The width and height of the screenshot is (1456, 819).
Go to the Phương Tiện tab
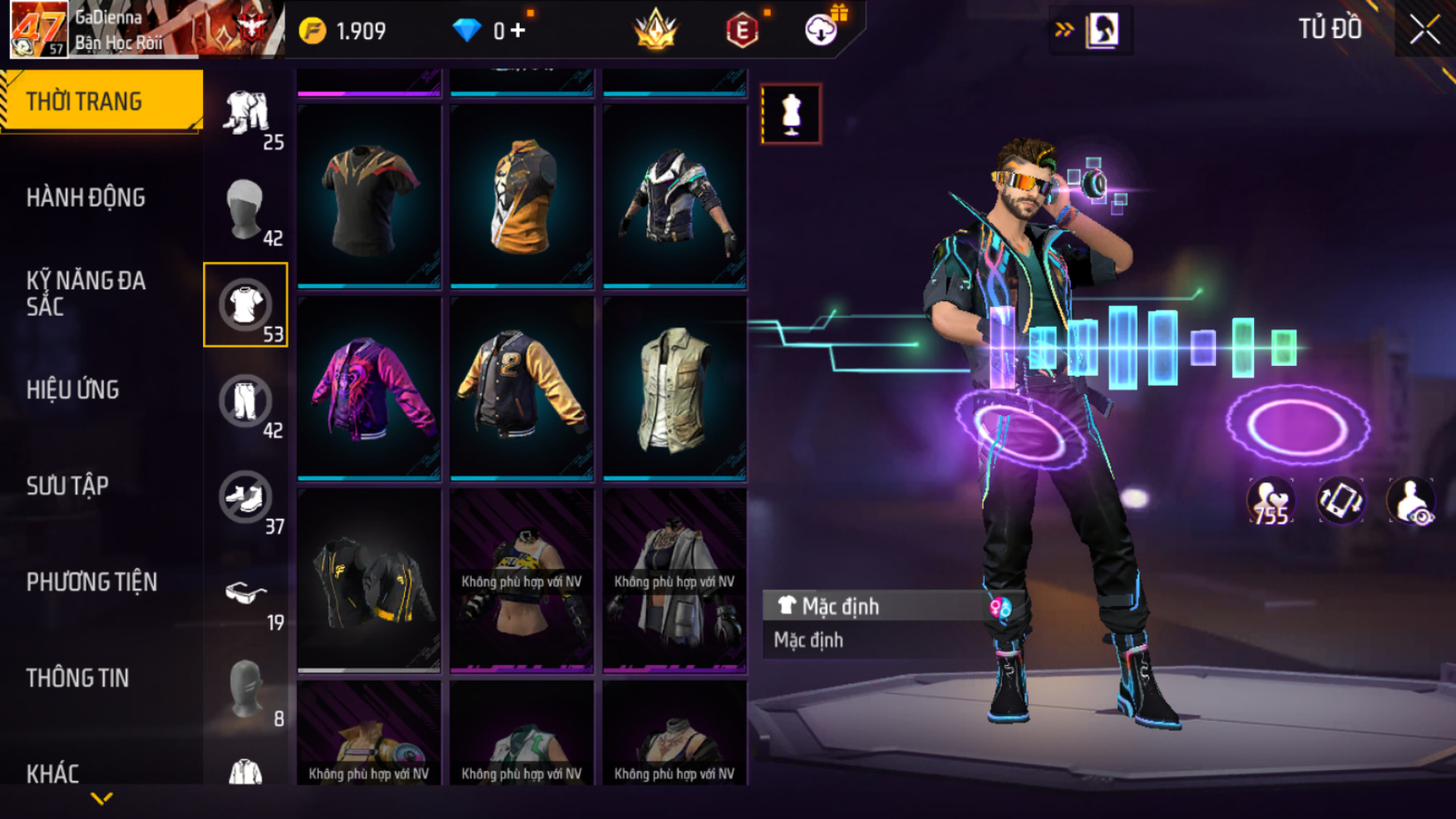pos(91,582)
